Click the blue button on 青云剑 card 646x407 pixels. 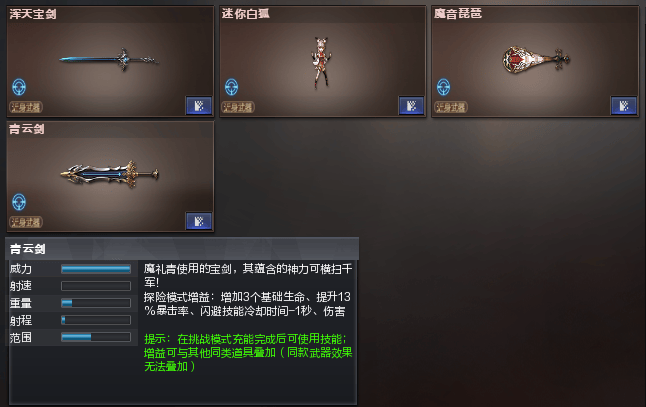click(x=197, y=222)
